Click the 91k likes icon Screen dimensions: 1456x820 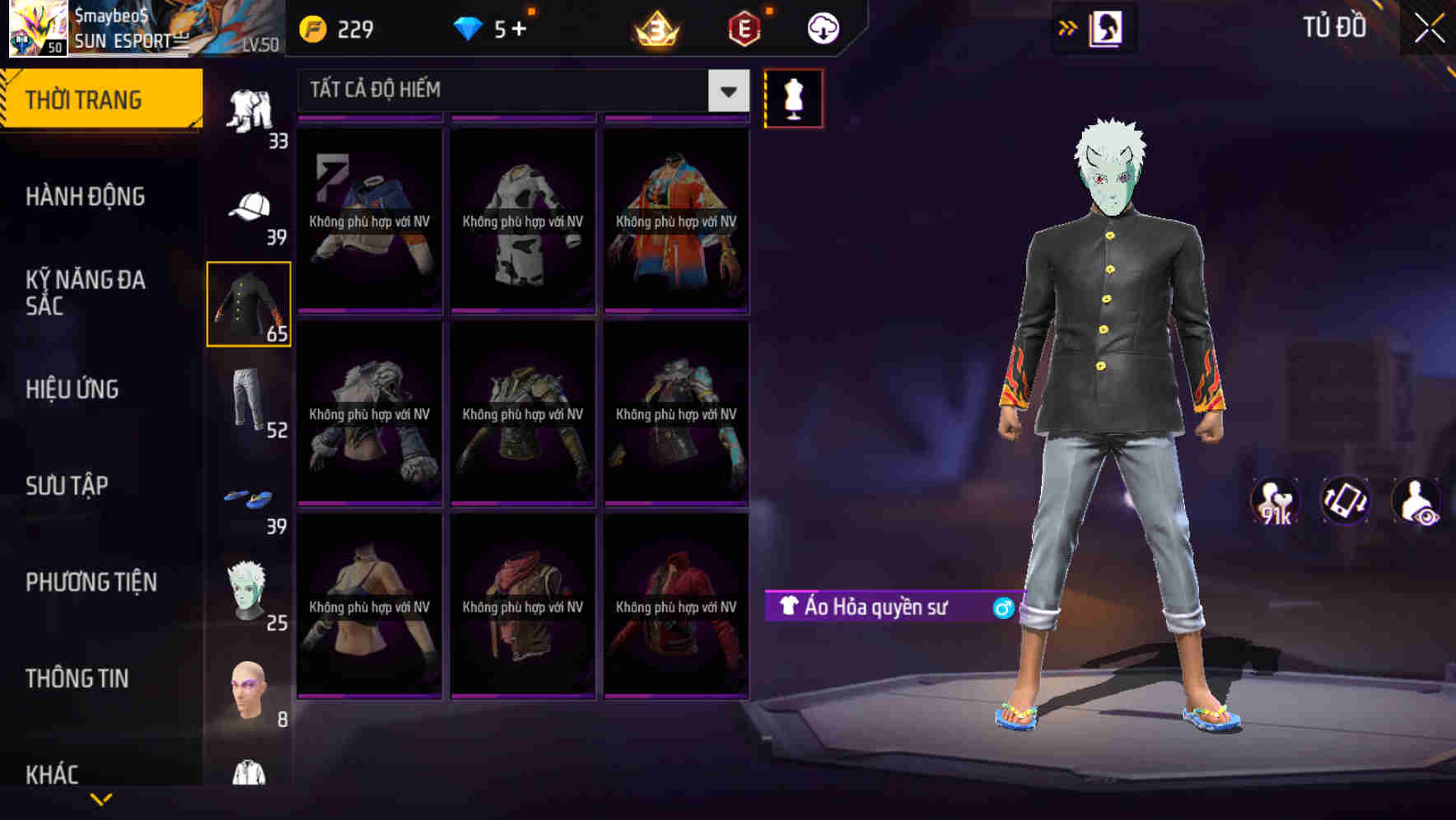click(1274, 501)
